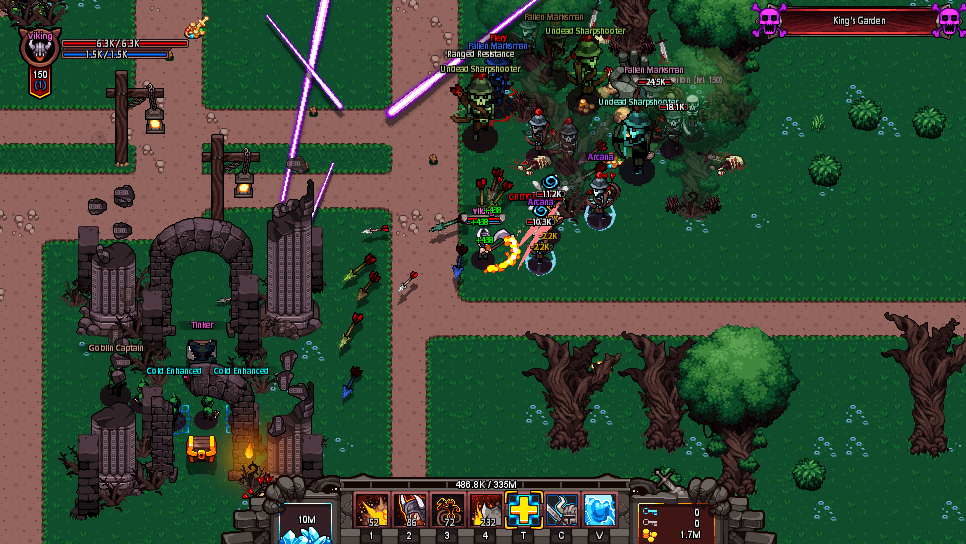Image resolution: width=966 pixels, height=544 pixels.
Task: Use the horned viking helmet skill
Action: (410, 510)
